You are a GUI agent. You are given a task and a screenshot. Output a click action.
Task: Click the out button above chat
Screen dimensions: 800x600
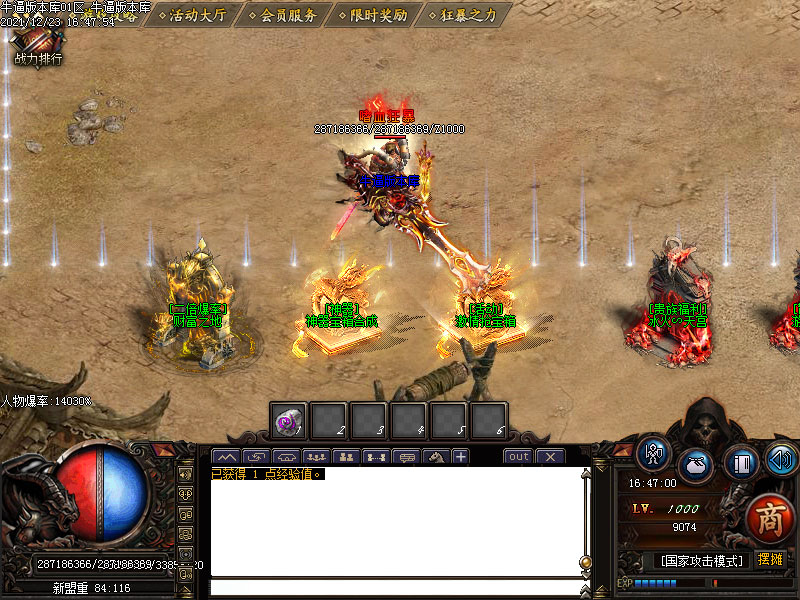(518, 457)
